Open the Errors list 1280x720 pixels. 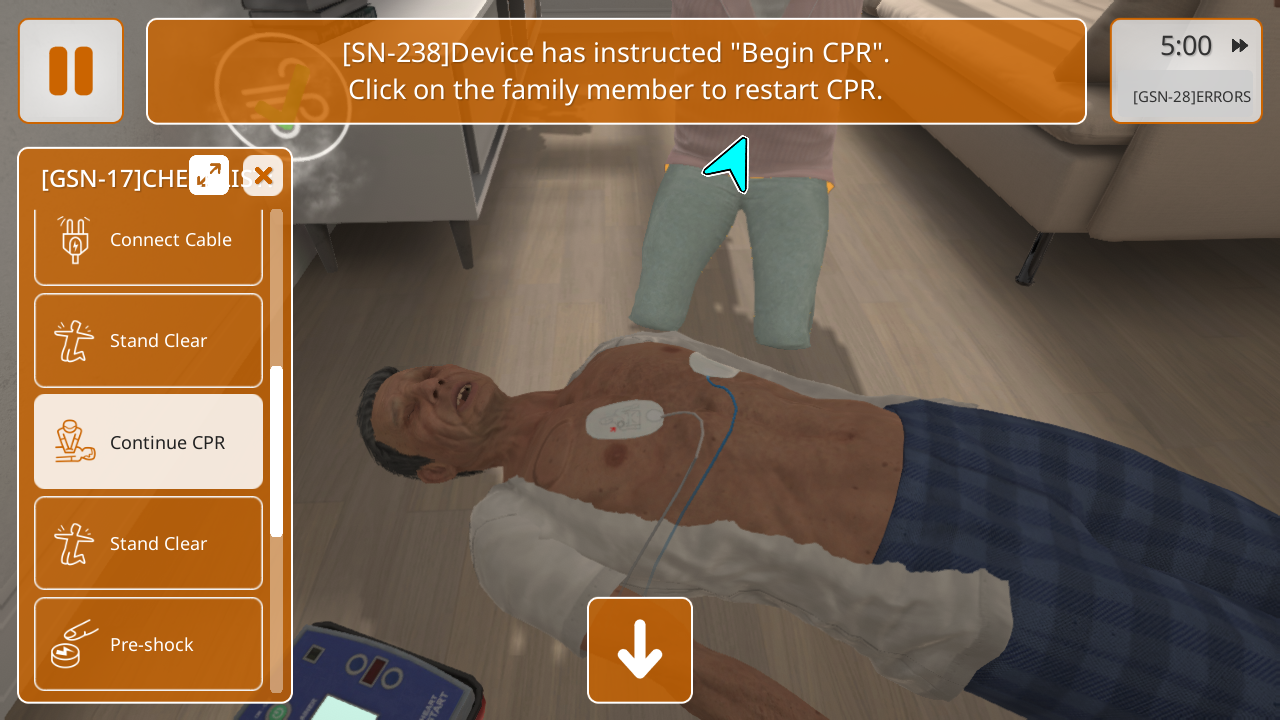pos(1191,97)
